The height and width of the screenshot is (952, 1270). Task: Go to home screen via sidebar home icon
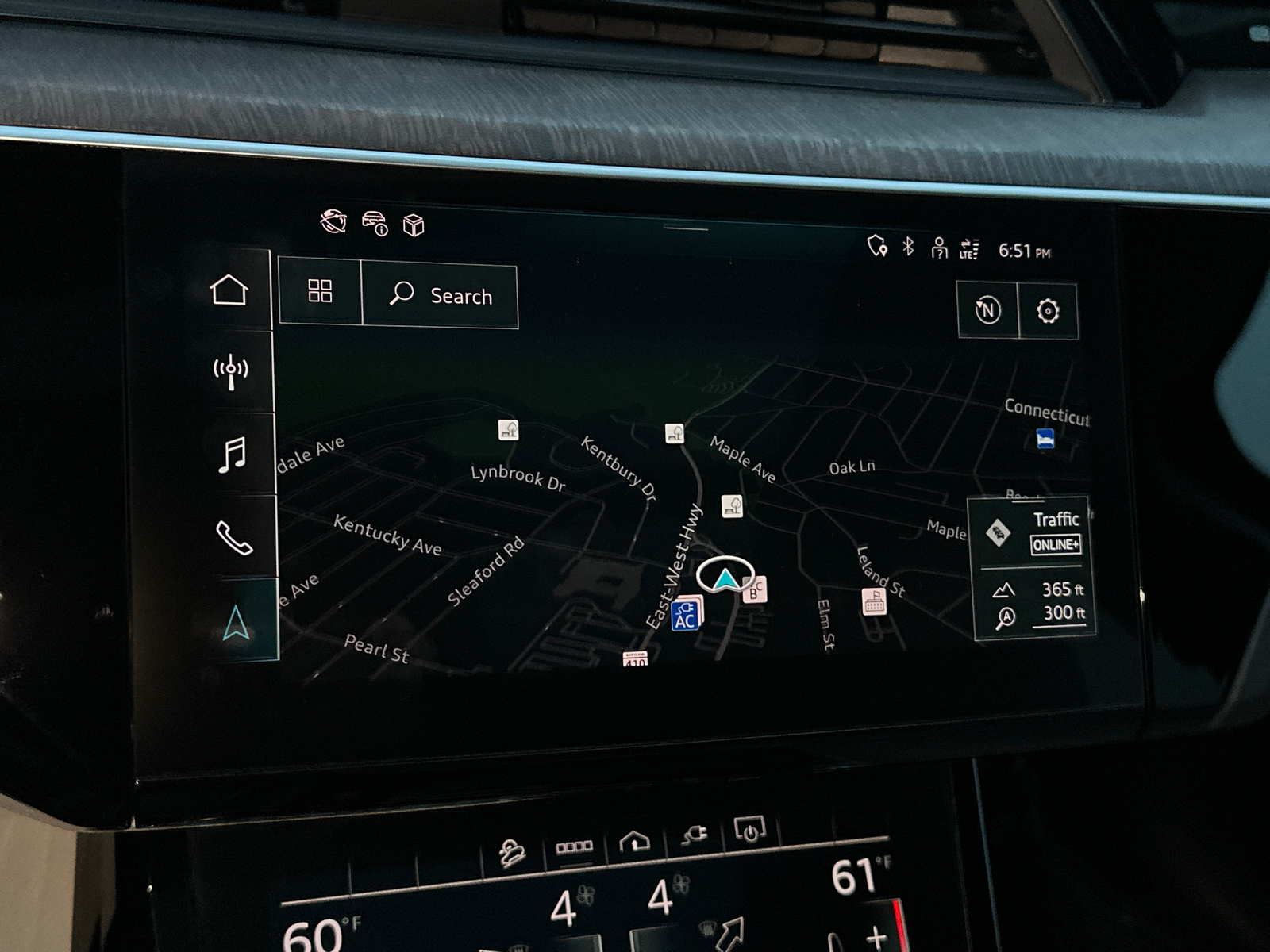pyautogui.click(x=230, y=290)
